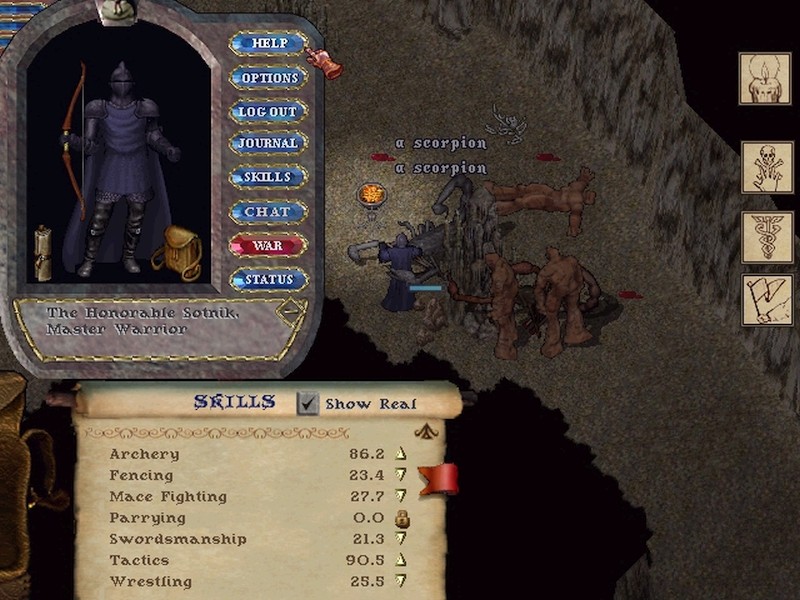
Task: Click the Log Out button
Action: pos(268,111)
